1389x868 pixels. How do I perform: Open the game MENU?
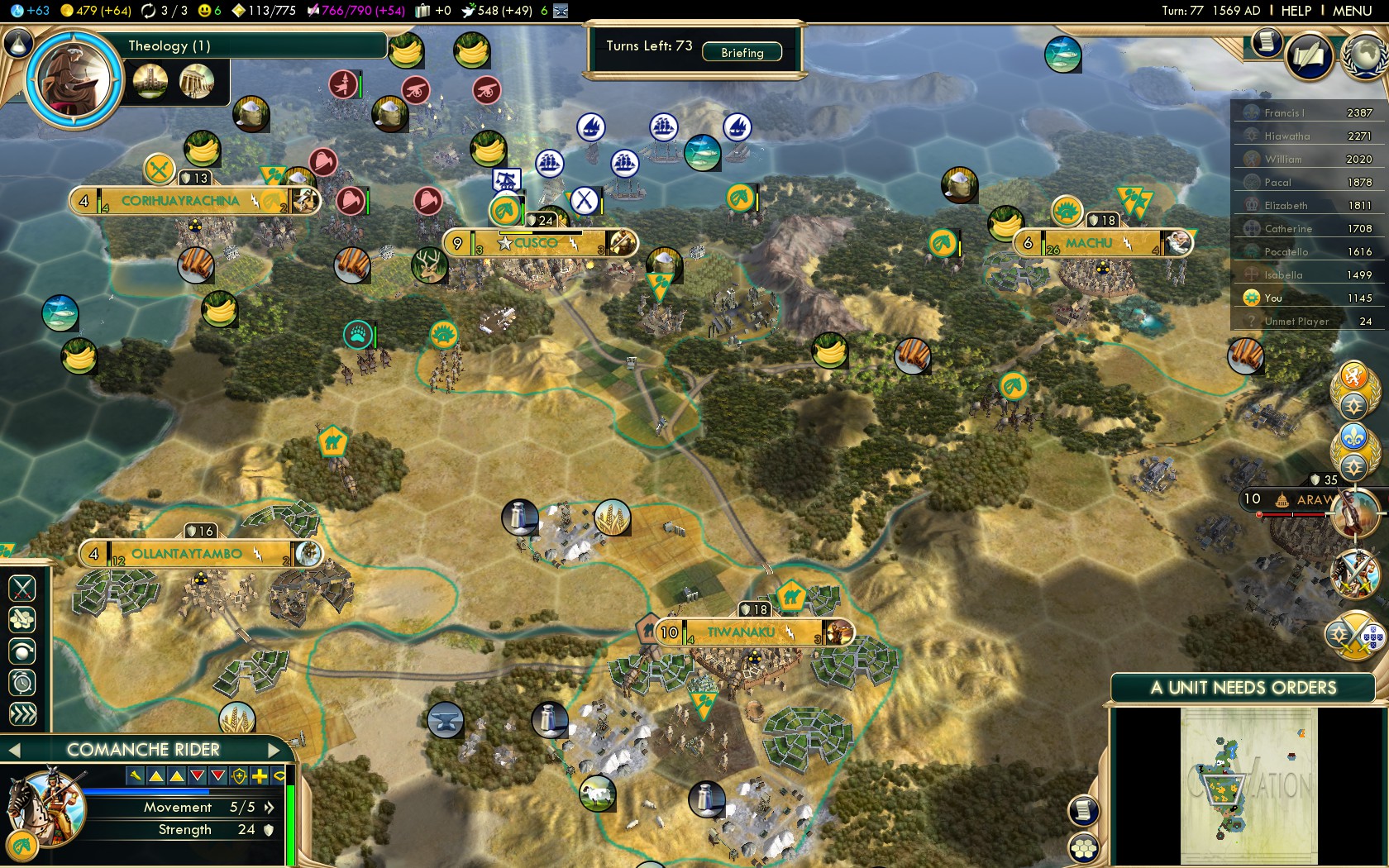pyautogui.click(x=1352, y=11)
